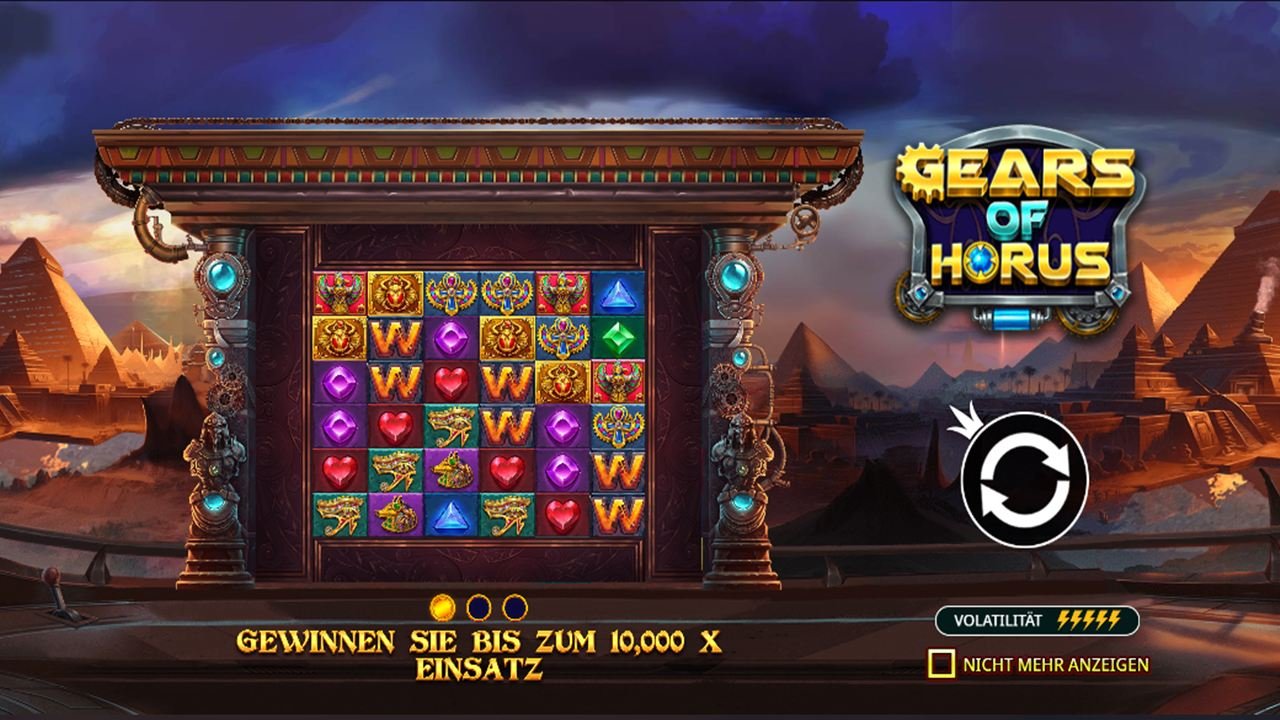1280x720 pixels.
Task: Click the VOLATILITÄT rating indicator
Action: (1040, 618)
